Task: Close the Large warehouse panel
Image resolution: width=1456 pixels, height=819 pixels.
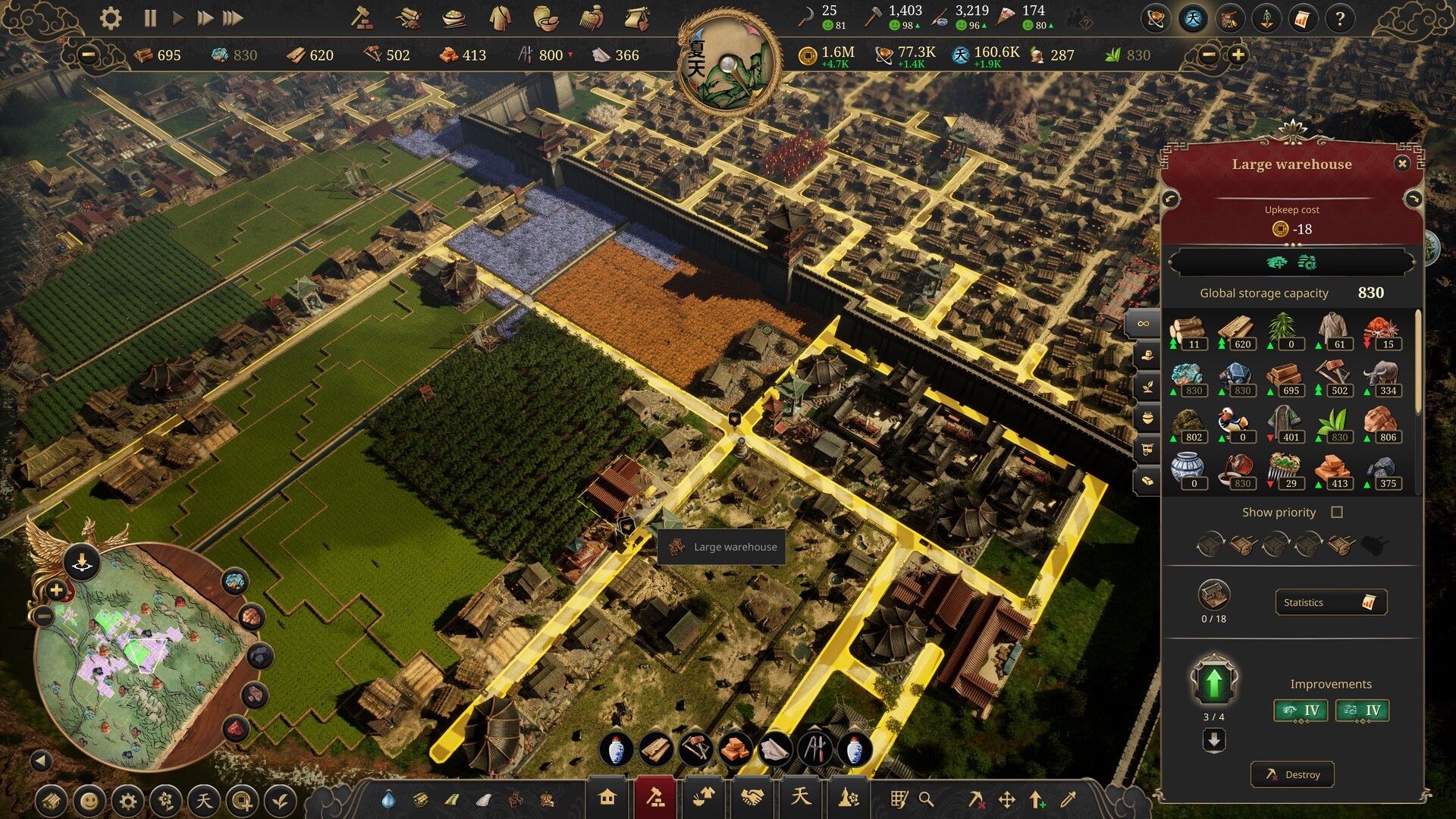Action: [1402, 163]
